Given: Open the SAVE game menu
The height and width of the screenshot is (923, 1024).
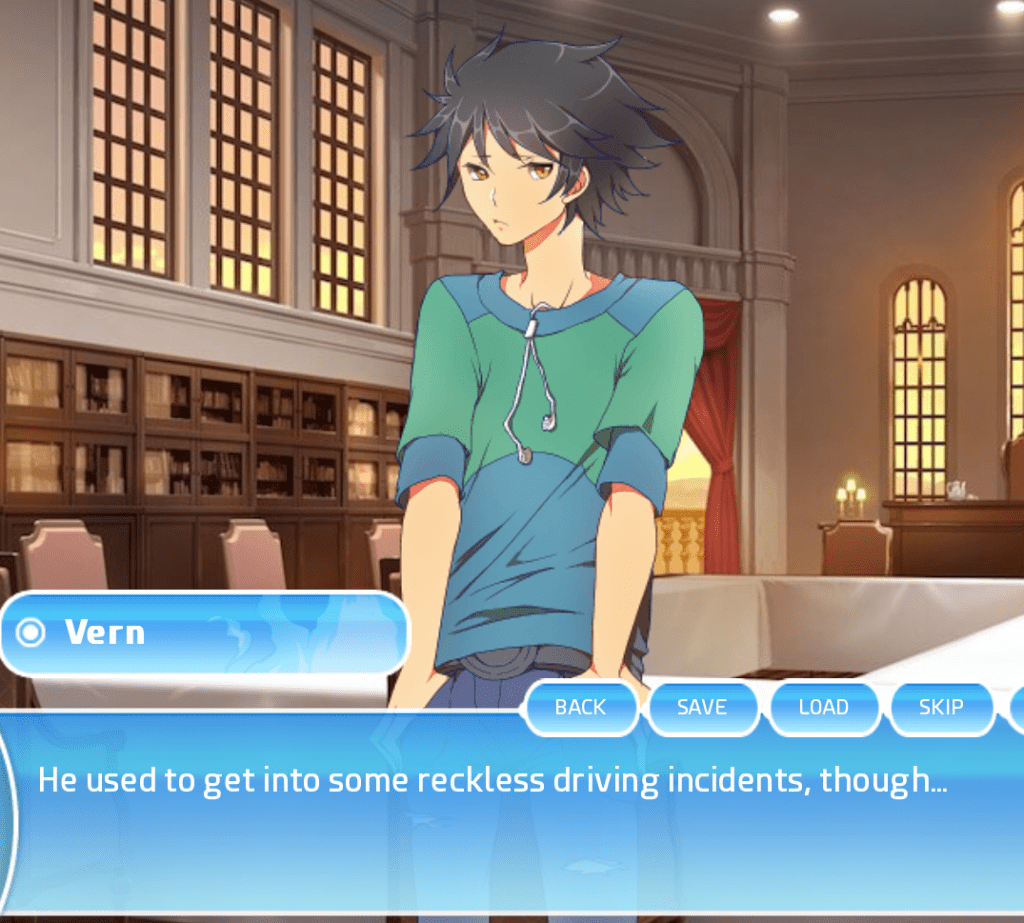Looking at the screenshot, I should pyautogui.click(x=702, y=707).
